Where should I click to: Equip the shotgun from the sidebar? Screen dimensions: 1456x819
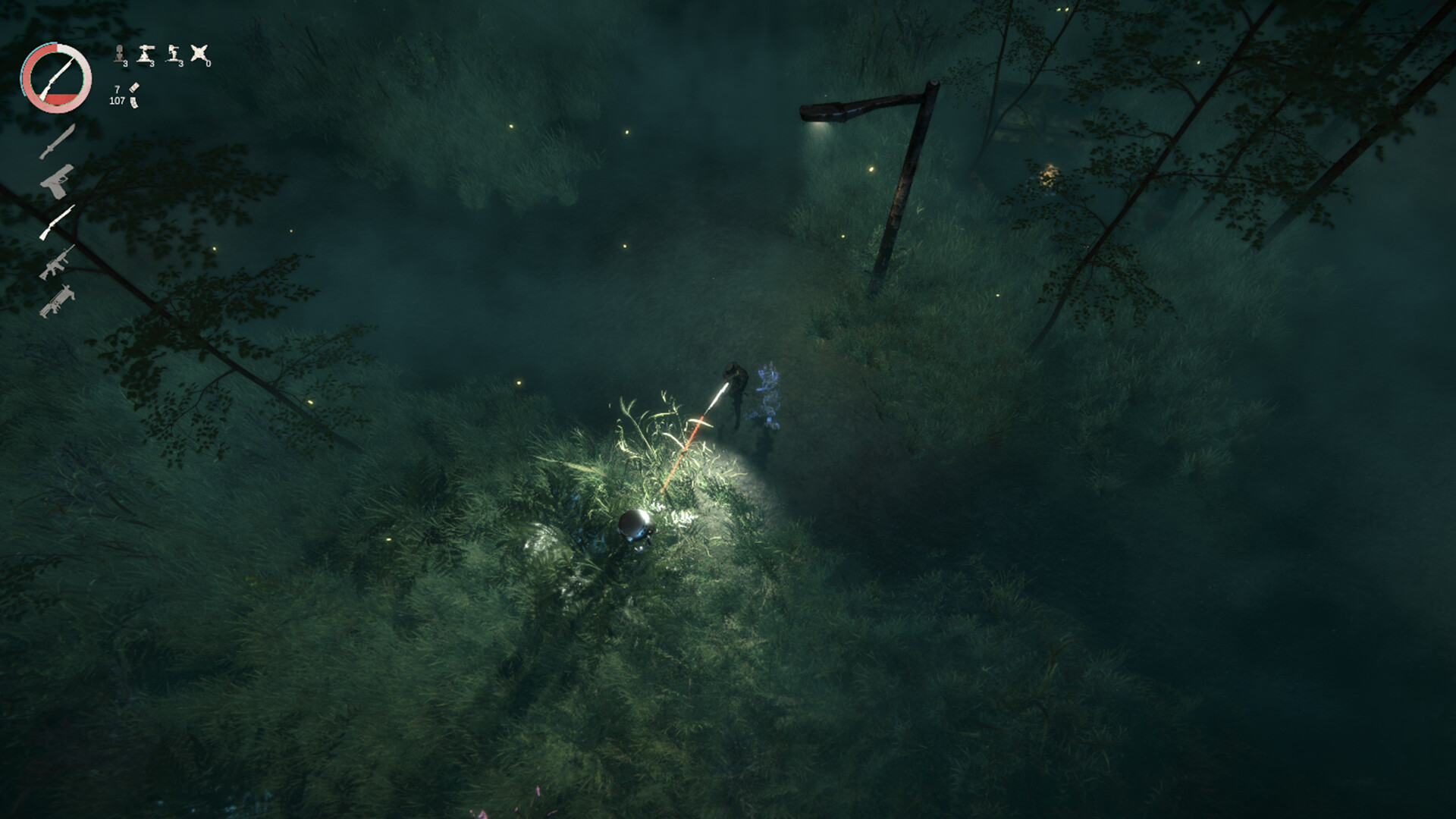(x=56, y=222)
